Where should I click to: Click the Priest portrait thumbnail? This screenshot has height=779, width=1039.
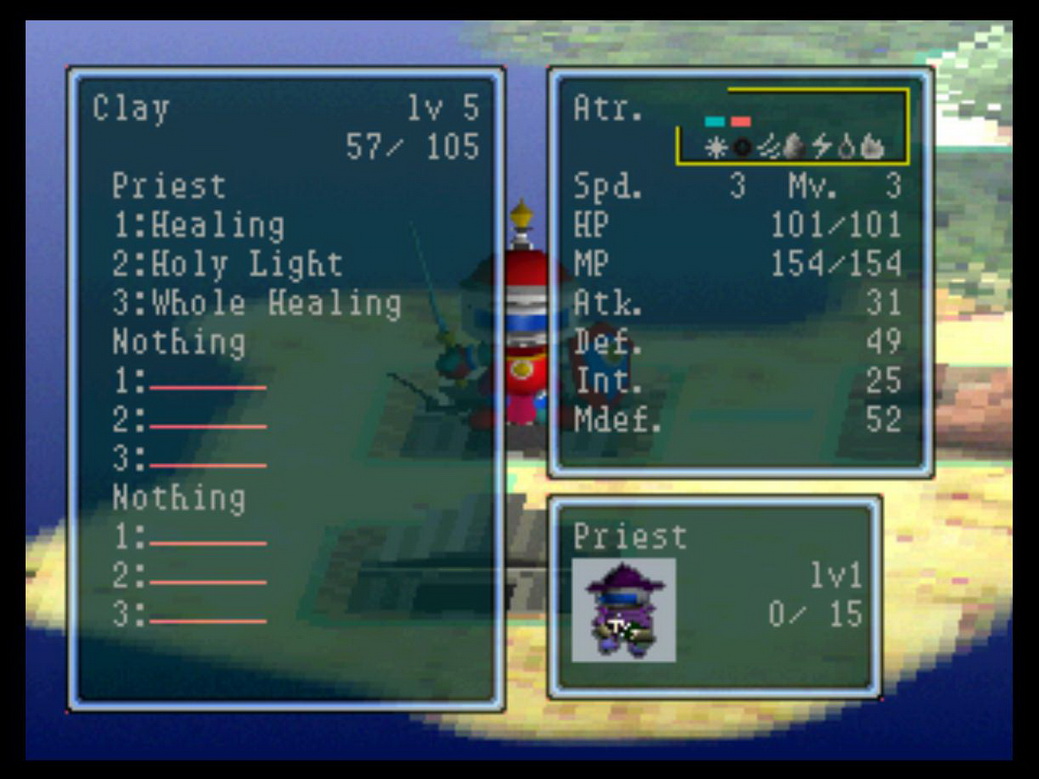[x=623, y=609]
